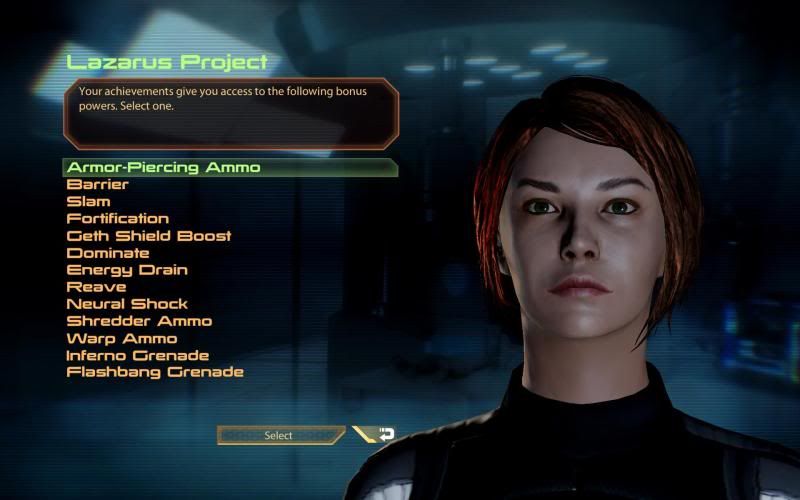
Task: Pick the Slam bonus power
Action: (x=89, y=201)
